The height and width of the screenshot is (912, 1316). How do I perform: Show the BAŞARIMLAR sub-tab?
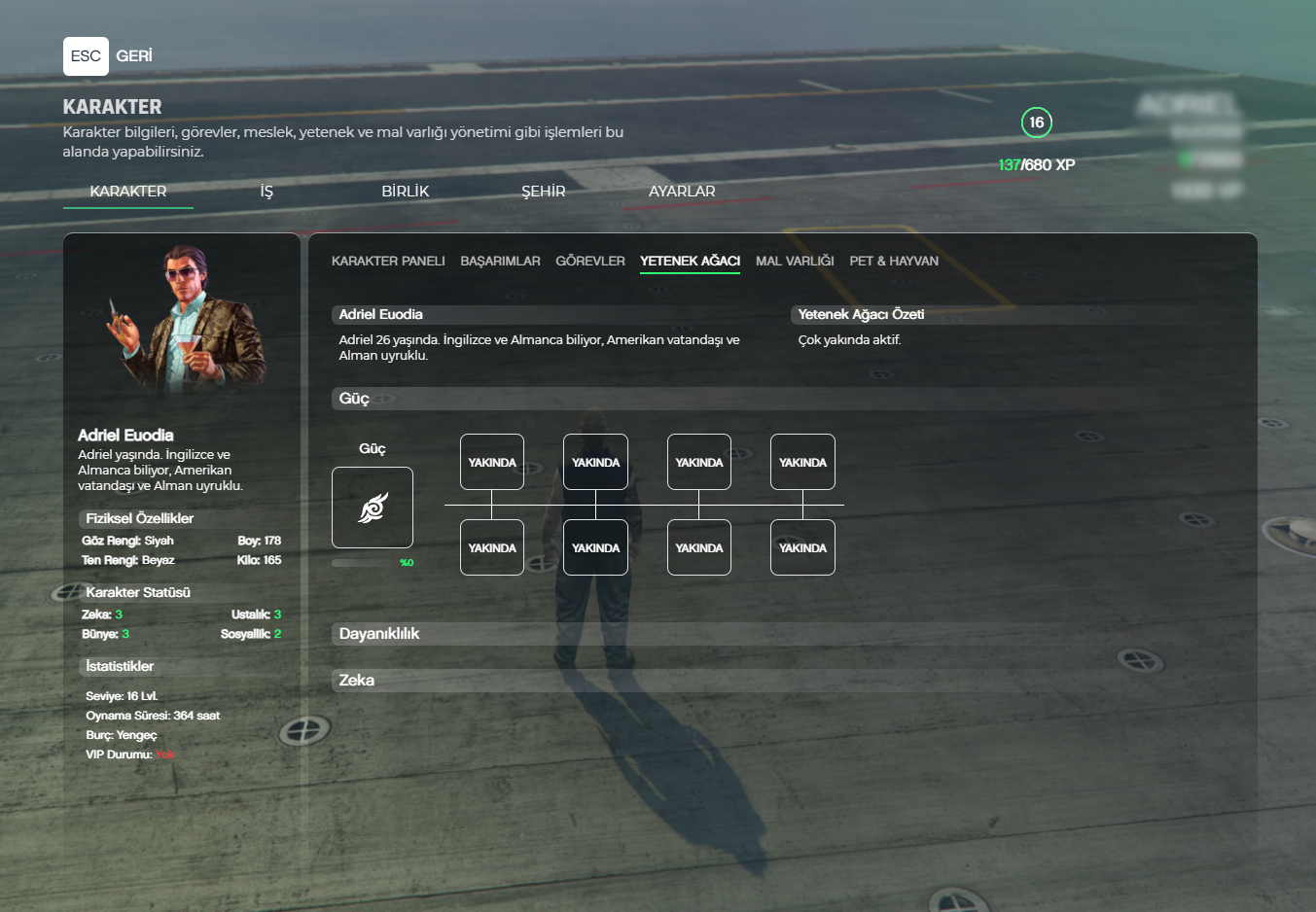point(500,261)
